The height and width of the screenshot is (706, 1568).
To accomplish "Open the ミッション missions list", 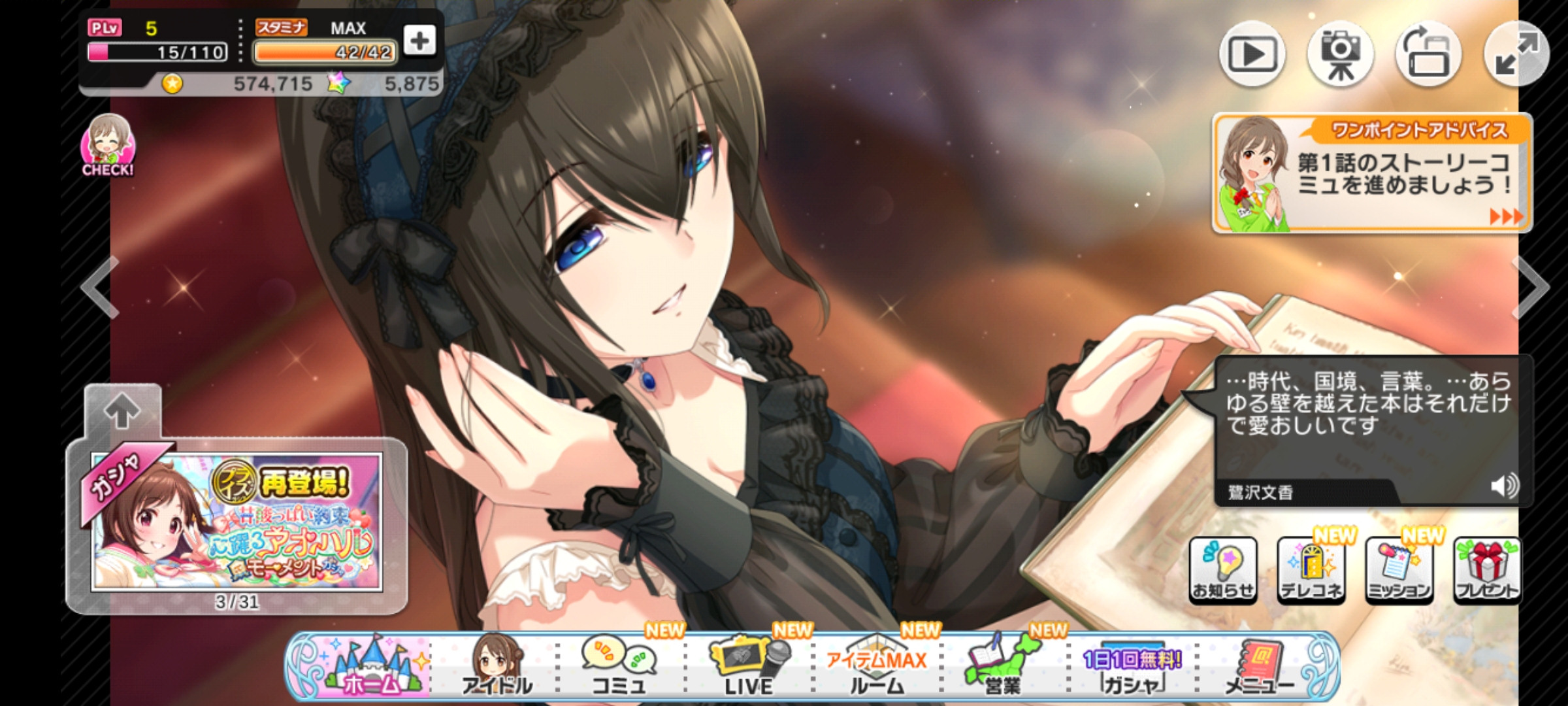I will pyautogui.click(x=1399, y=570).
